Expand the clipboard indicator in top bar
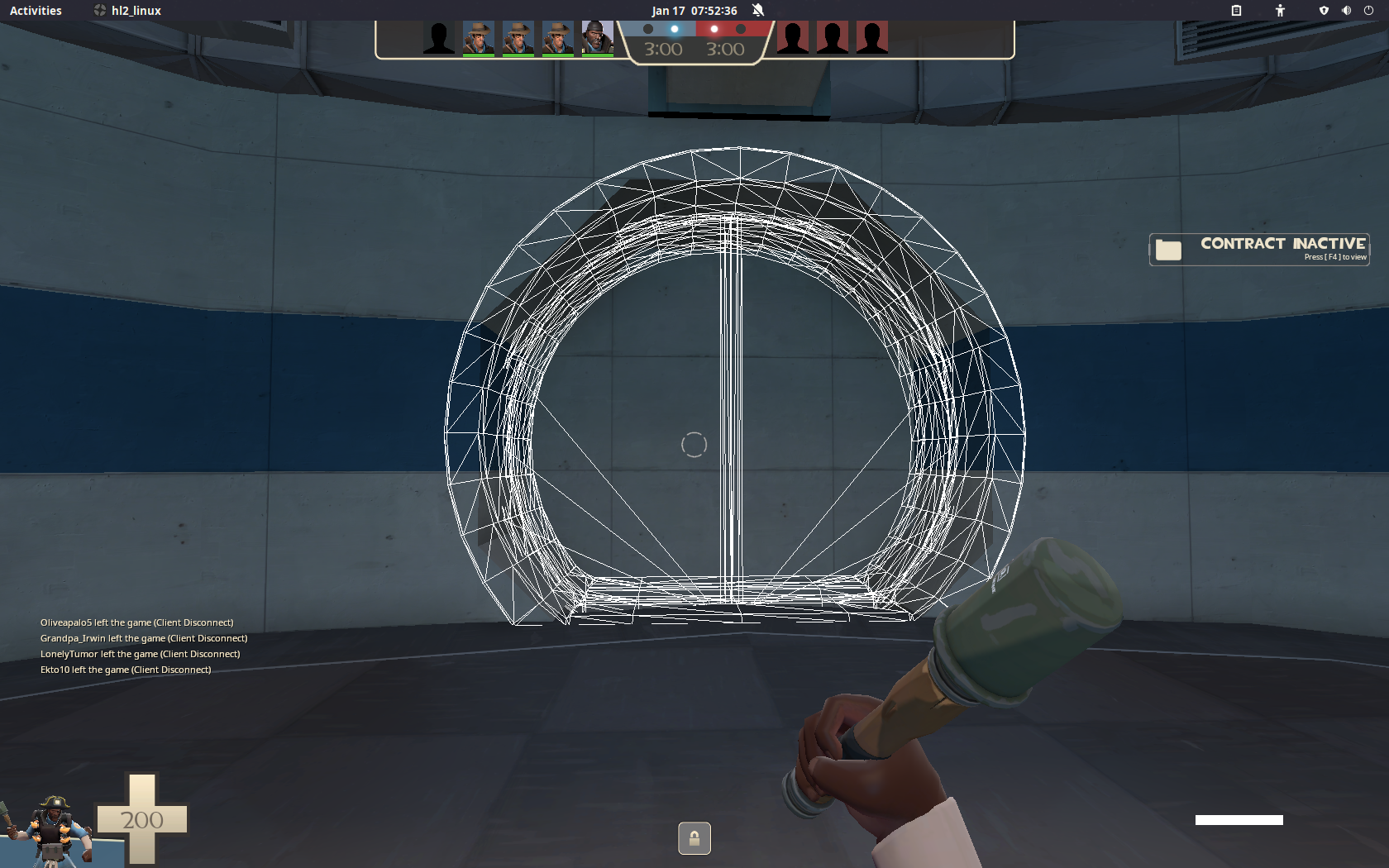Image resolution: width=1389 pixels, height=868 pixels. coord(1237,10)
